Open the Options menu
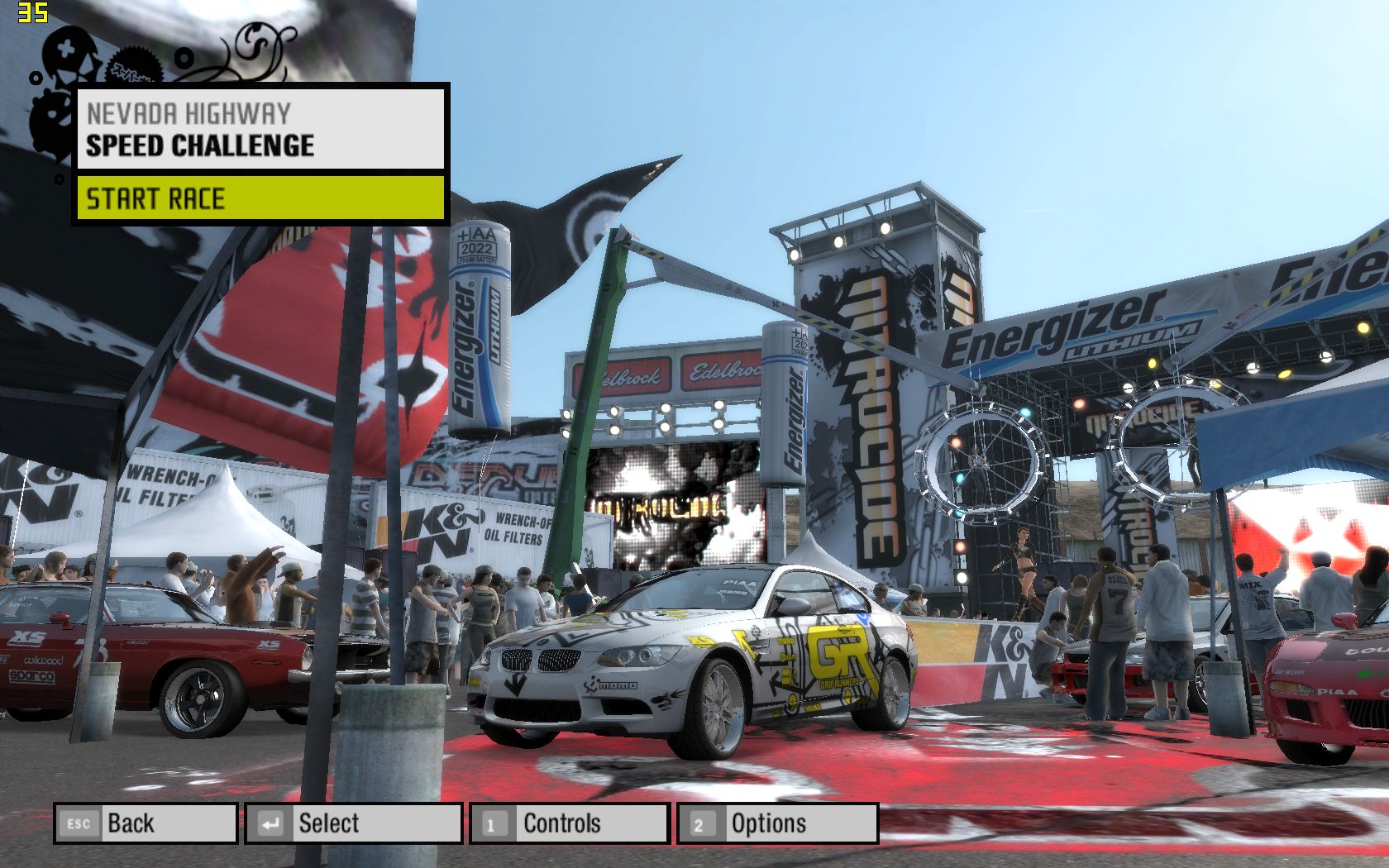This screenshot has height=868, width=1389. pyautogui.click(x=777, y=823)
